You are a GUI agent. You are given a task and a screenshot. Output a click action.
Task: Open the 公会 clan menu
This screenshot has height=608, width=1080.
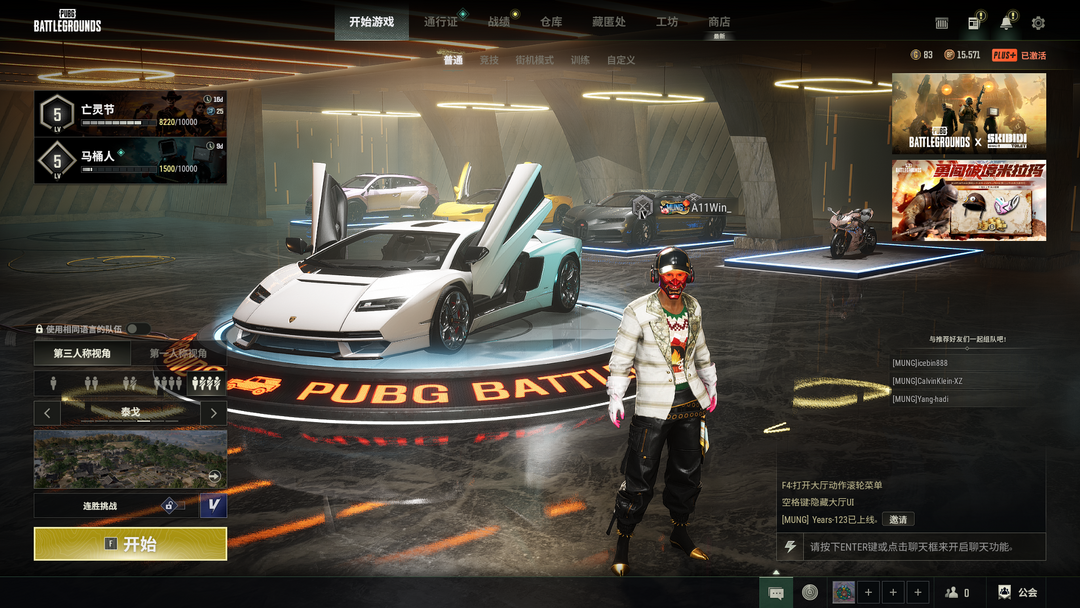click(x=1018, y=593)
